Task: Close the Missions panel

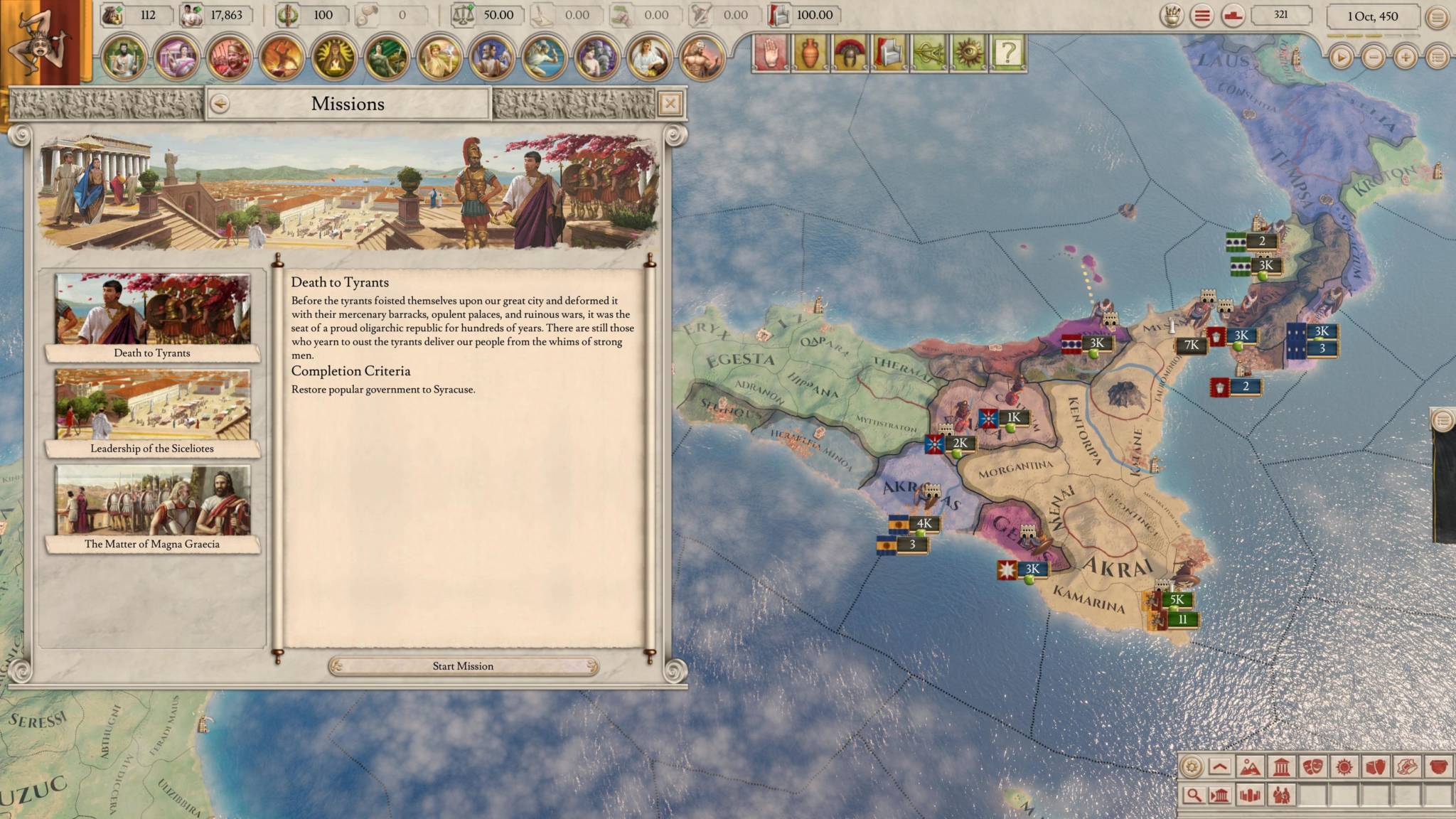Action: (670, 105)
